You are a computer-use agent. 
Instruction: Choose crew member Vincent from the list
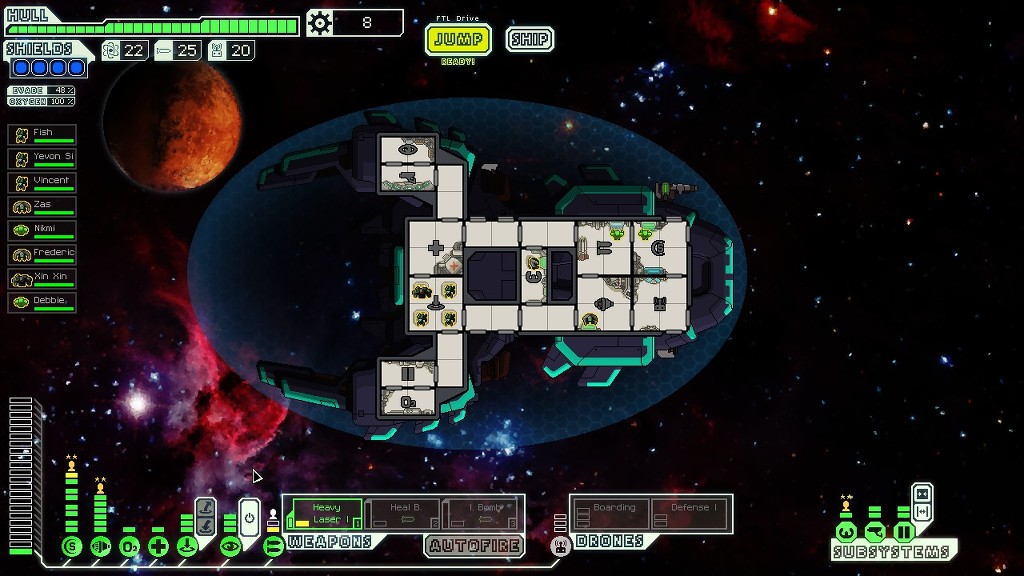43,182
